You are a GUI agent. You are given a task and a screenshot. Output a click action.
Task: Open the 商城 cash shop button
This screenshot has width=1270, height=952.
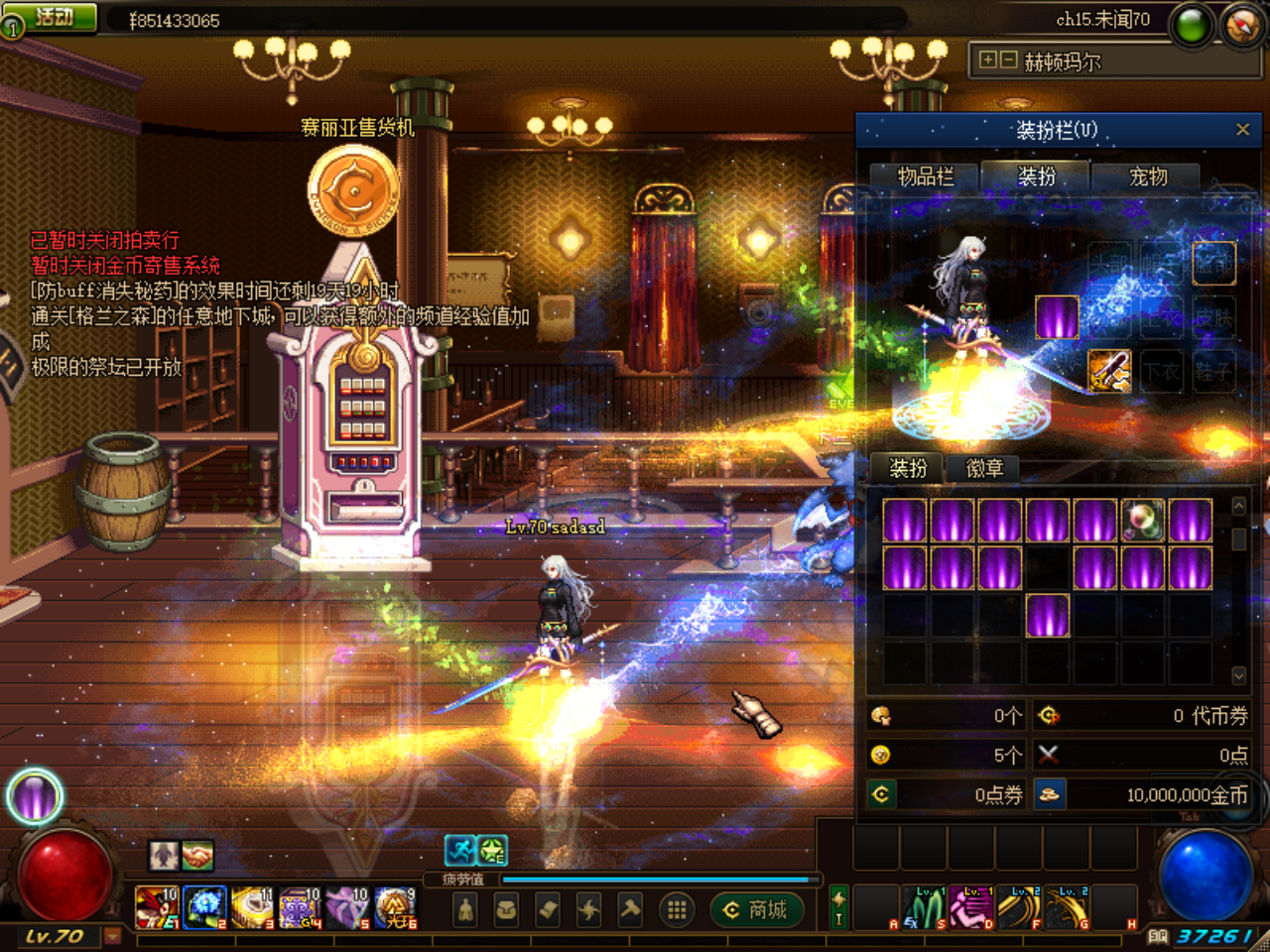[x=757, y=909]
